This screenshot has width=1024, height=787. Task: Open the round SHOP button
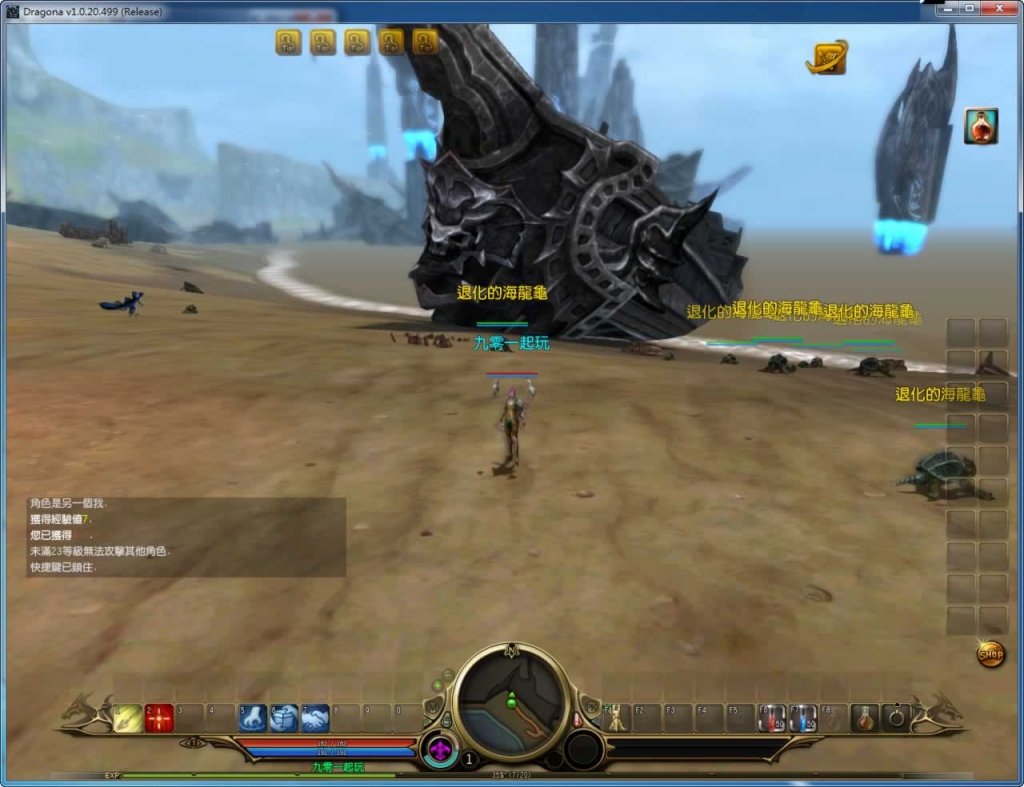pos(990,655)
